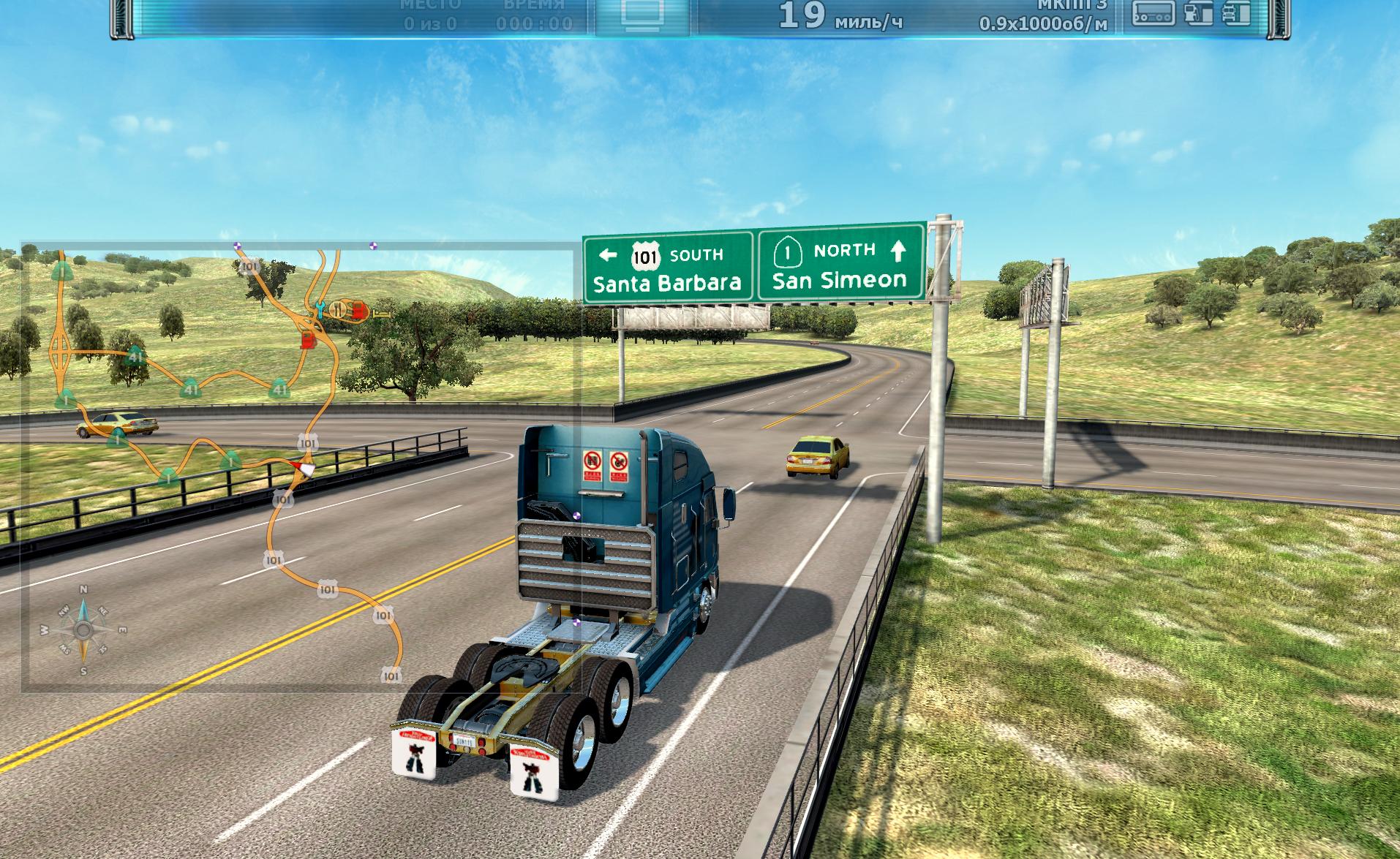Screen dimensions: 1400x859
Task: Choose the yellow bed motel map marker
Action: [x=380, y=313]
